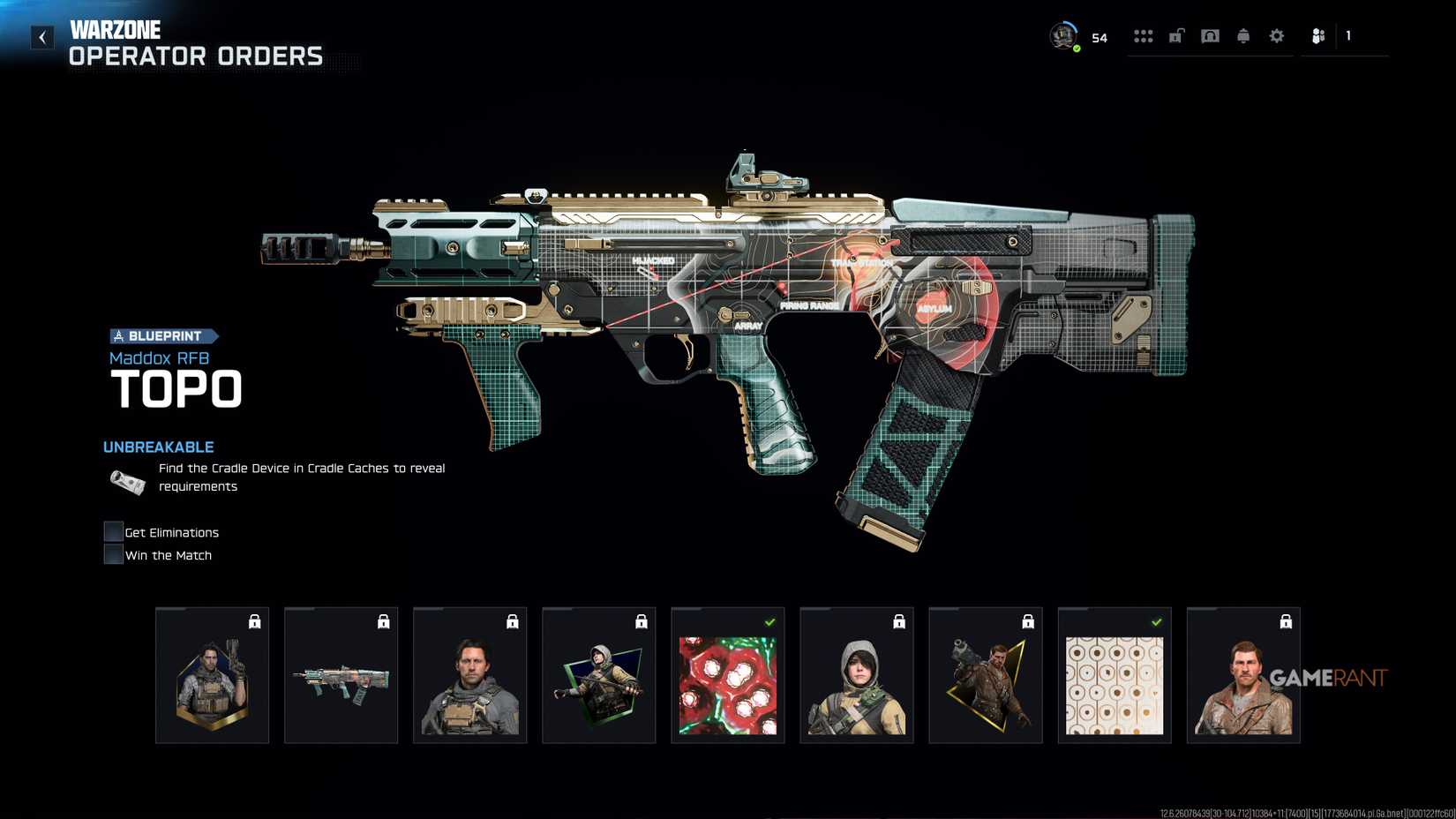
Task: Click the unlocked padlock icon
Action: [x=1176, y=35]
